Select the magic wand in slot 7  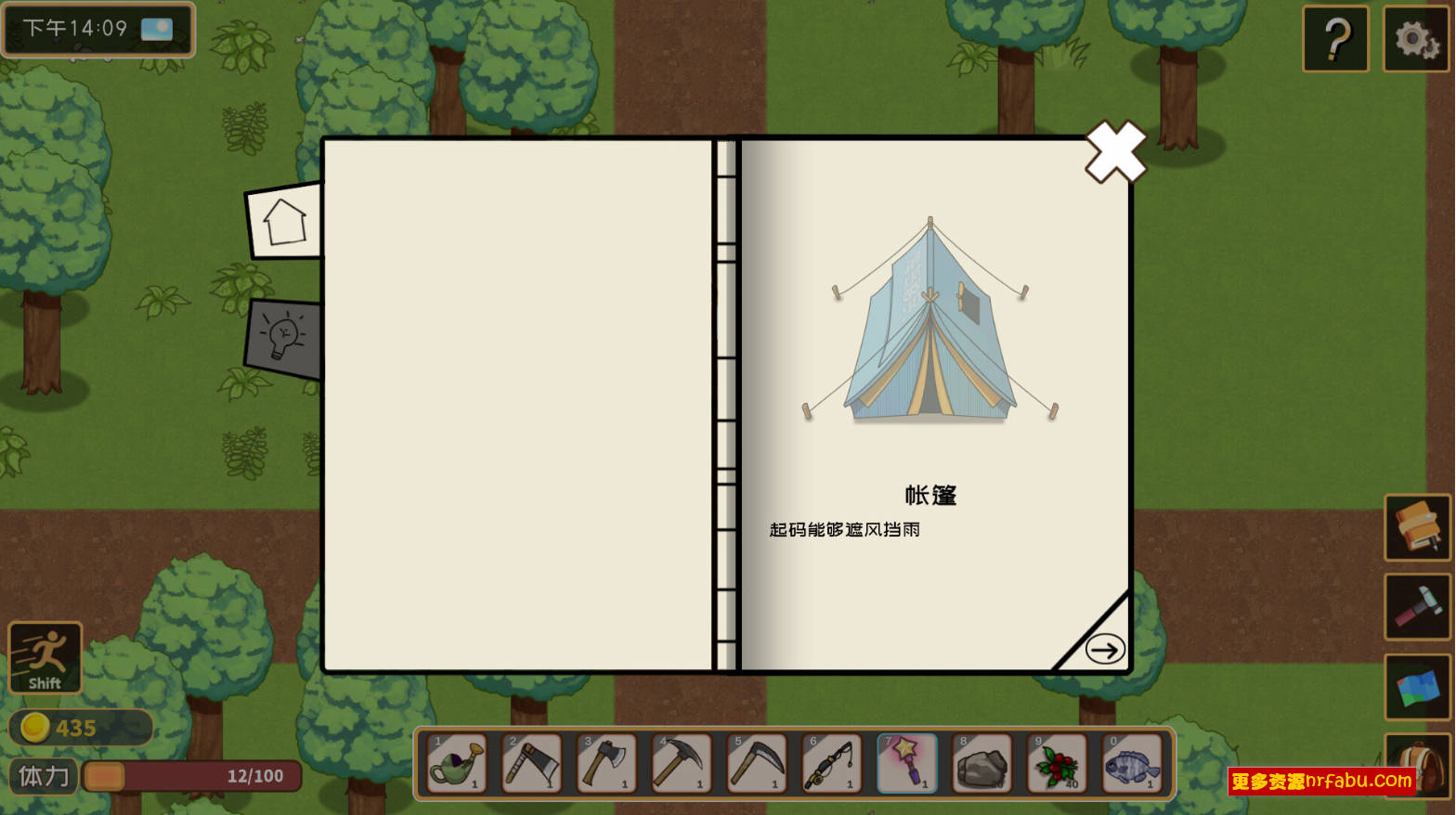[x=906, y=763]
